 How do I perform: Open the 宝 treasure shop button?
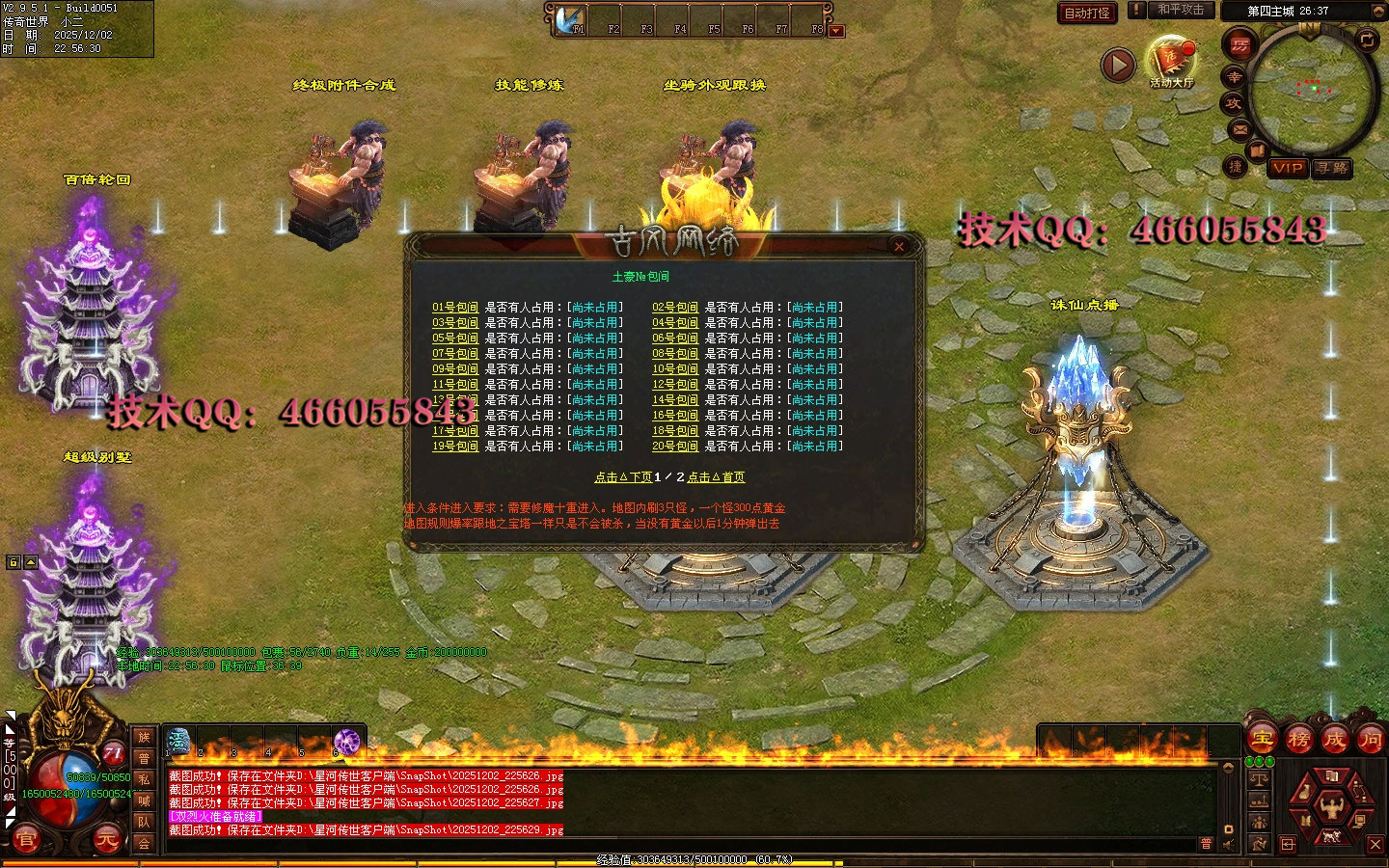point(1262,740)
